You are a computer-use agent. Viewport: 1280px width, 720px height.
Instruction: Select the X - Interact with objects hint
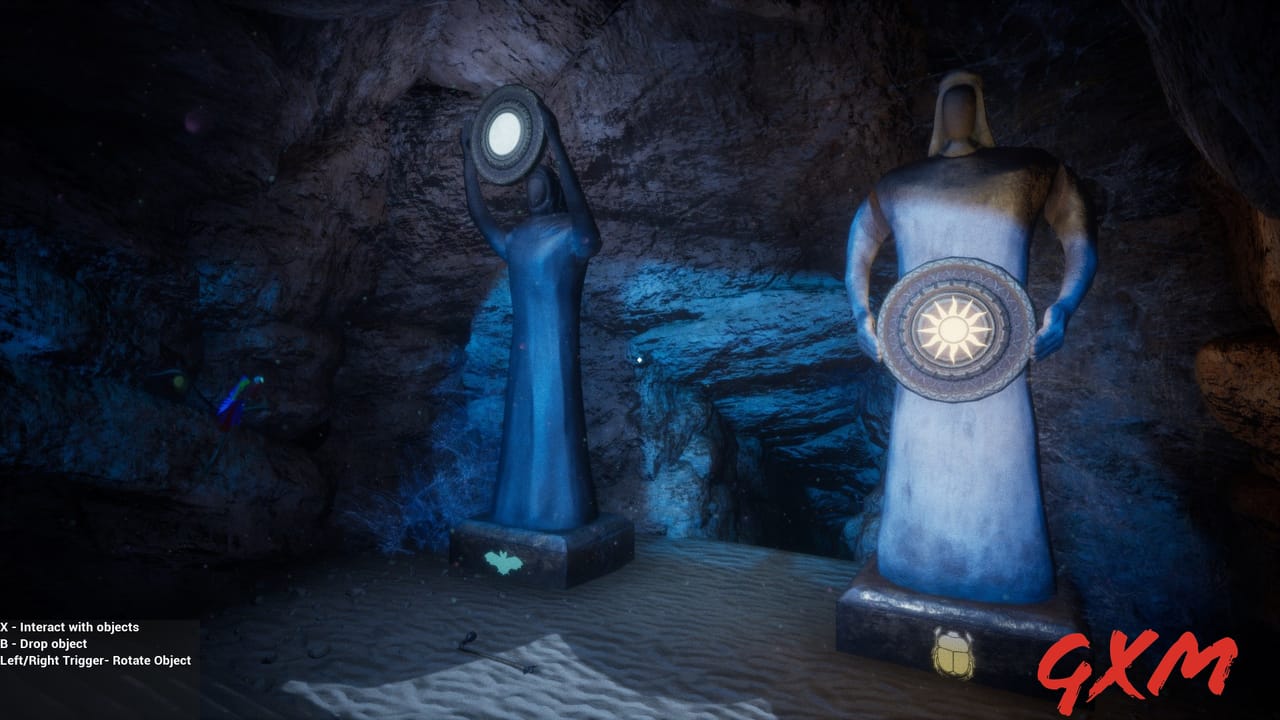tap(70, 627)
